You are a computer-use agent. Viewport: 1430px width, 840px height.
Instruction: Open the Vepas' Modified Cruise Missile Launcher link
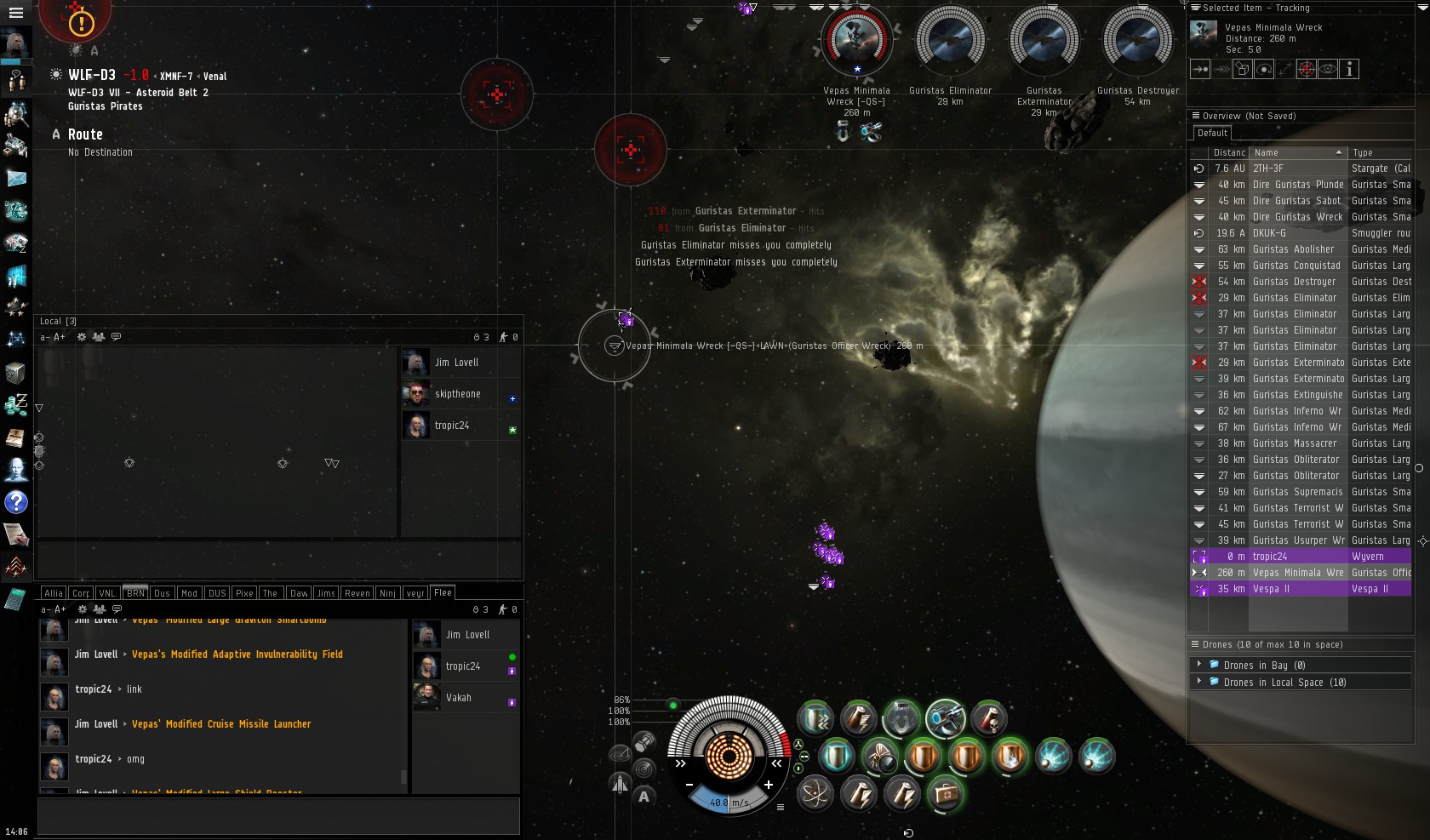221,724
